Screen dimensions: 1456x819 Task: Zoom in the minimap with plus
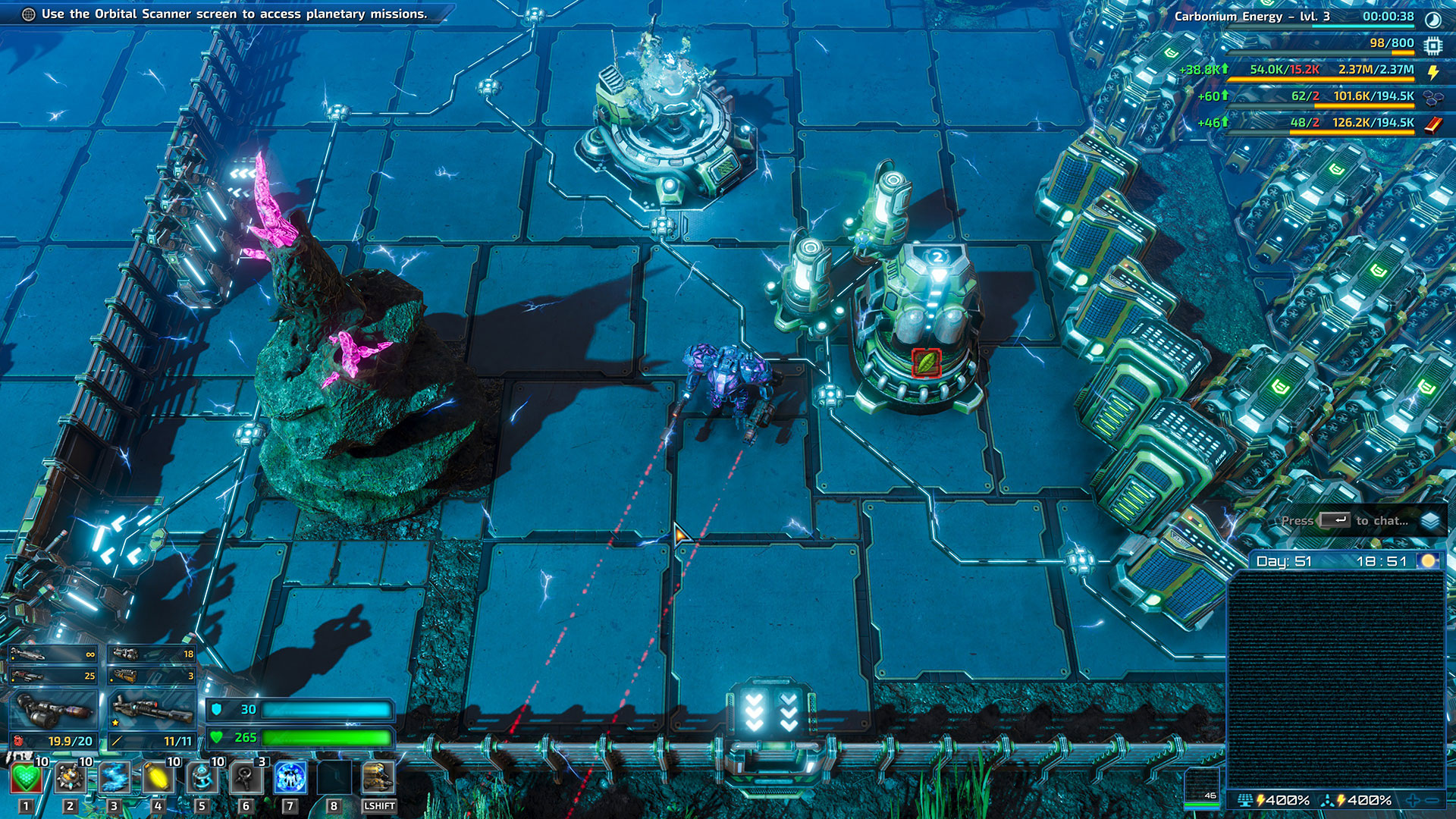coord(1413,801)
